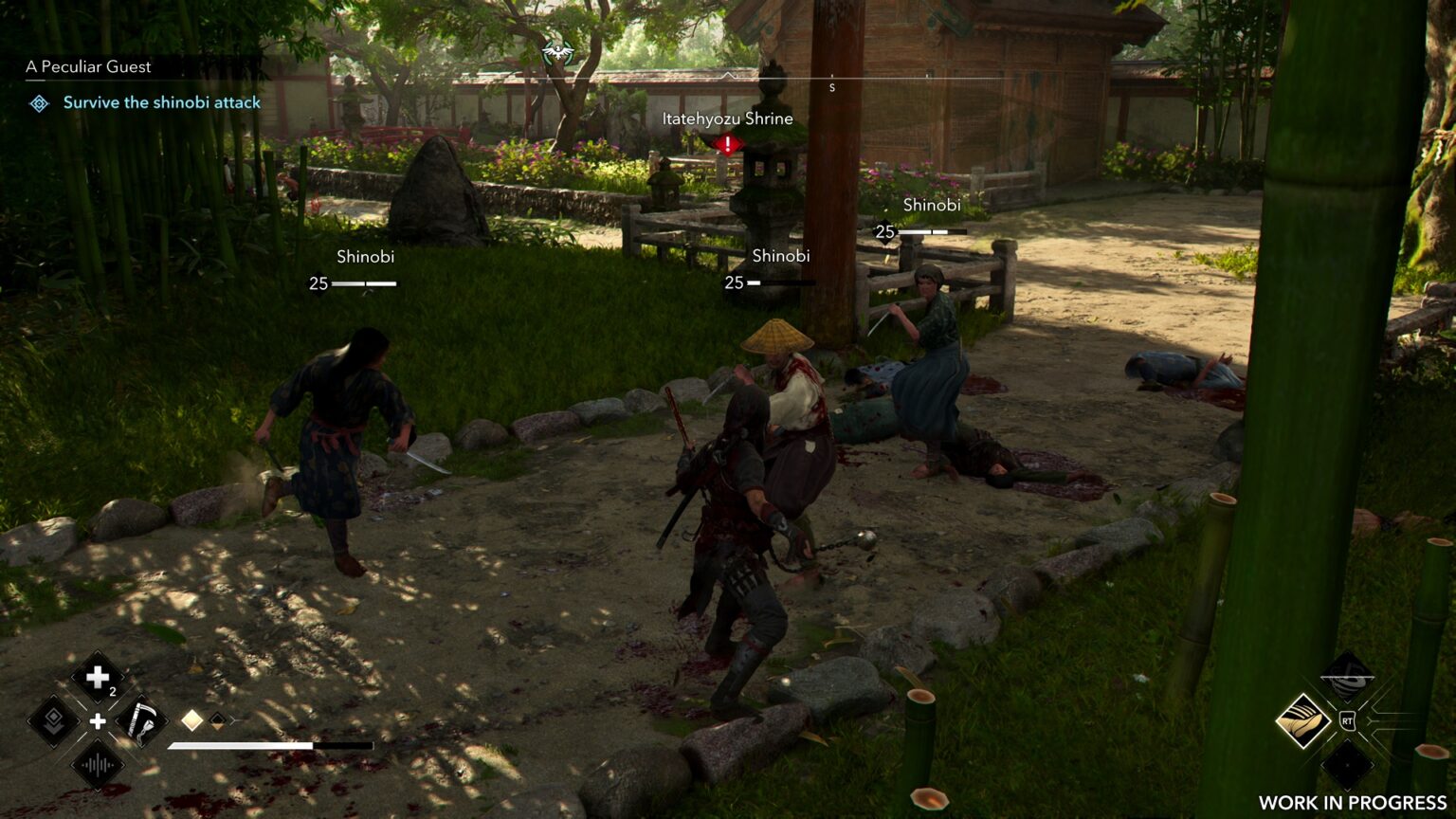The height and width of the screenshot is (819, 1456).
Task: Toggle the empty tool slot below RT
Action: pyautogui.click(x=1348, y=766)
